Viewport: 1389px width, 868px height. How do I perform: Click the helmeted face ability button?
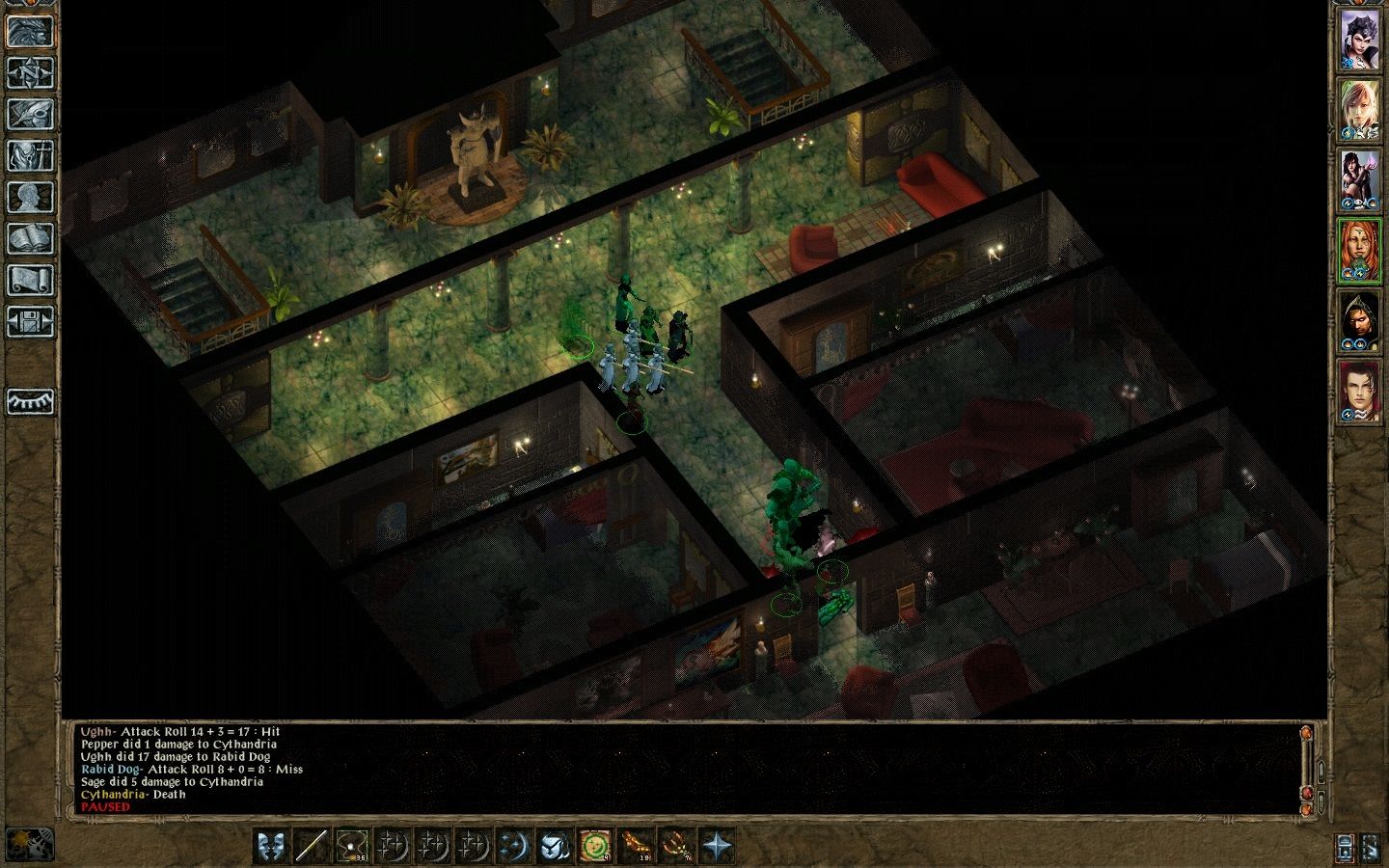[x=555, y=847]
